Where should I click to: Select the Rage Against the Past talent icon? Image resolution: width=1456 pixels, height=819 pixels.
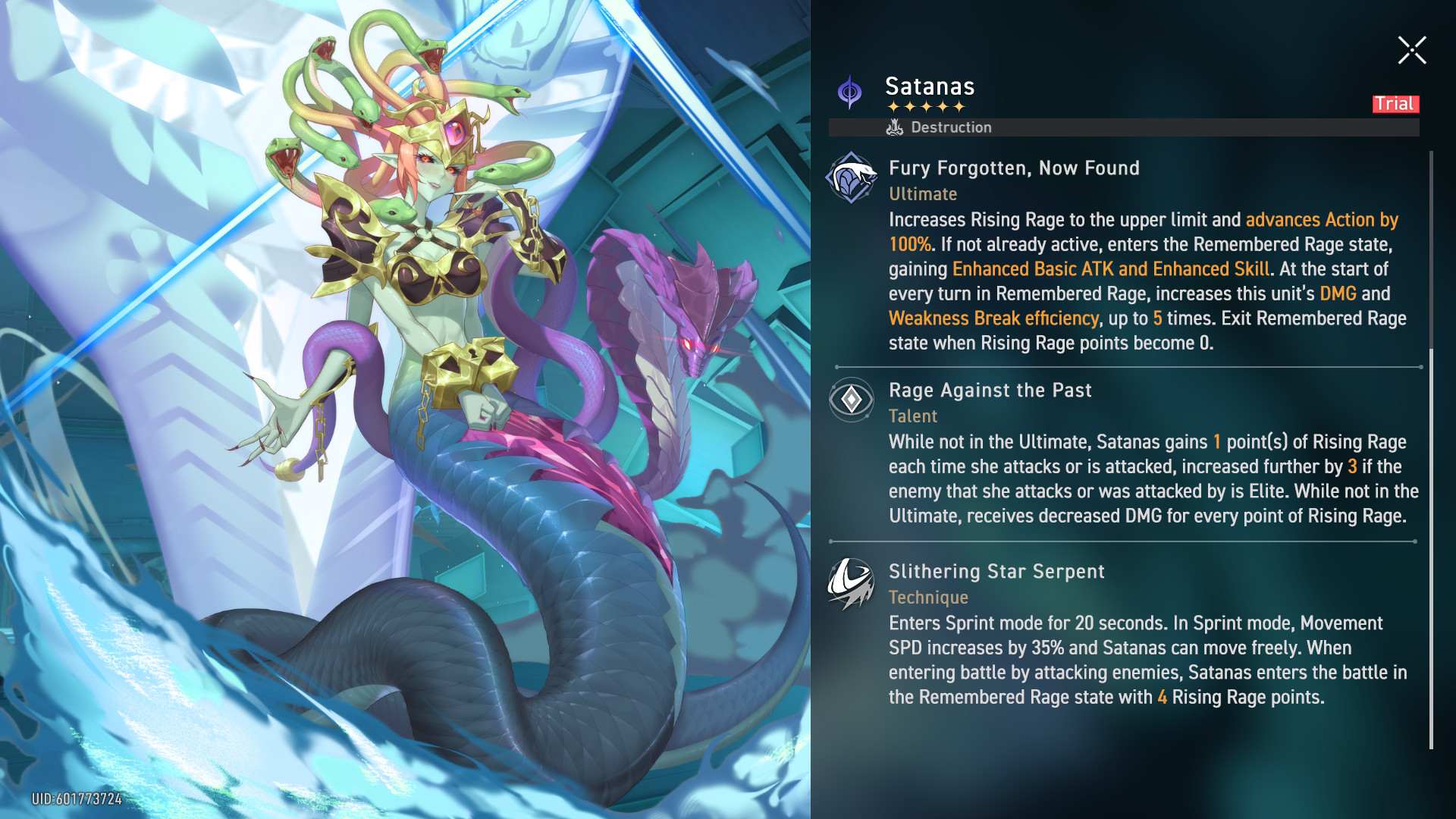[851, 400]
